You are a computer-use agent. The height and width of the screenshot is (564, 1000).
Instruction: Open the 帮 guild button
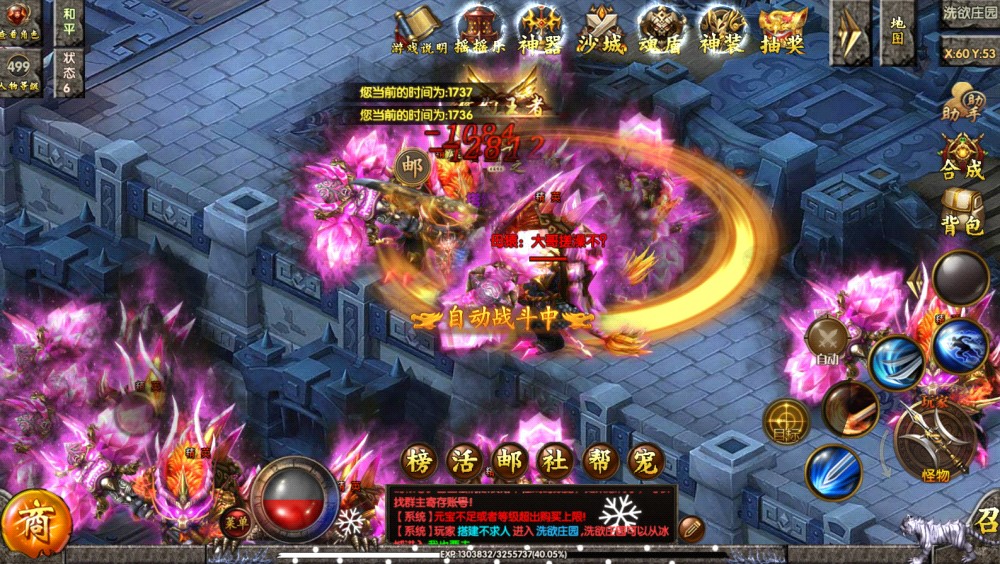pyautogui.click(x=601, y=461)
